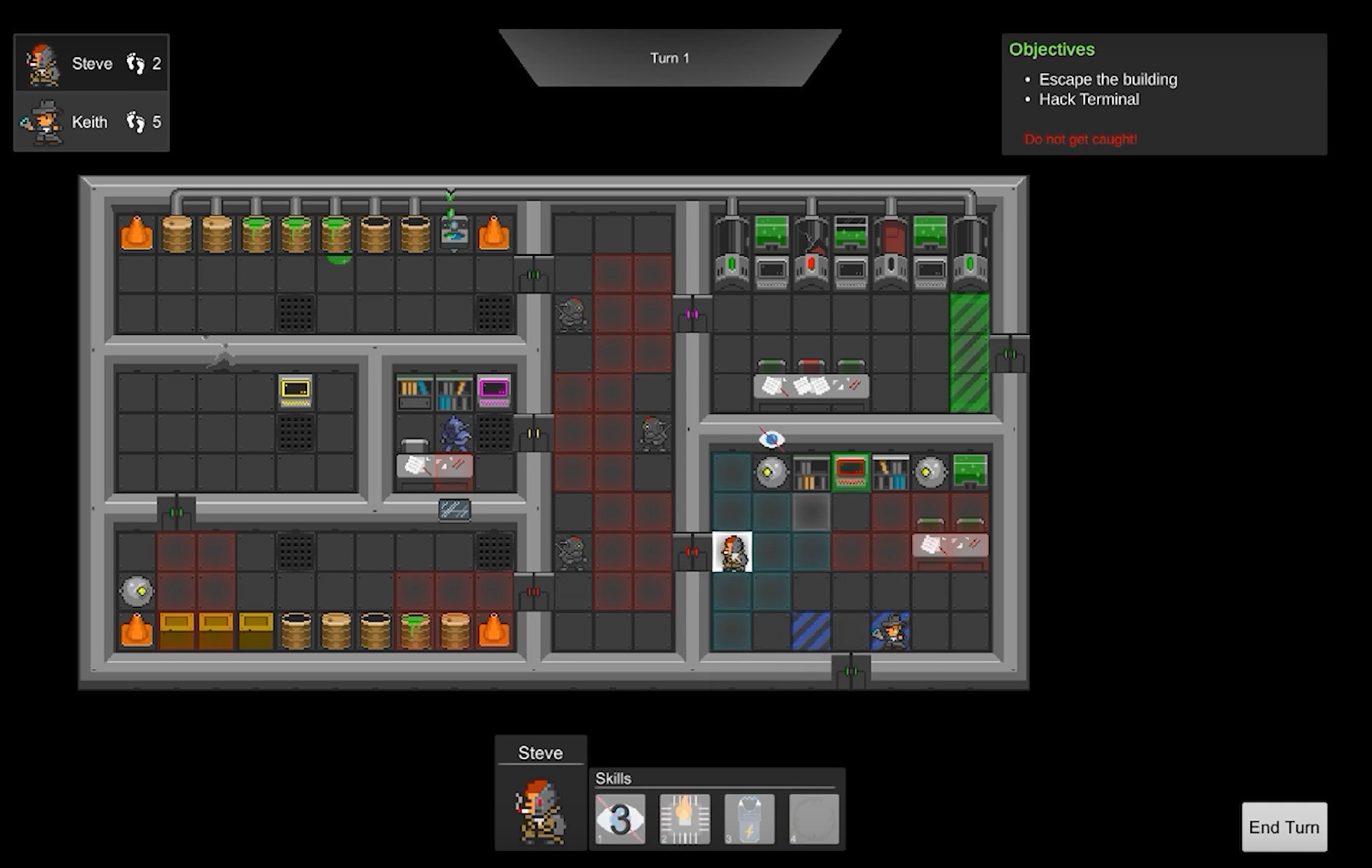
Task: Click Steve's portrait in the bottom panel
Action: click(x=541, y=812)
